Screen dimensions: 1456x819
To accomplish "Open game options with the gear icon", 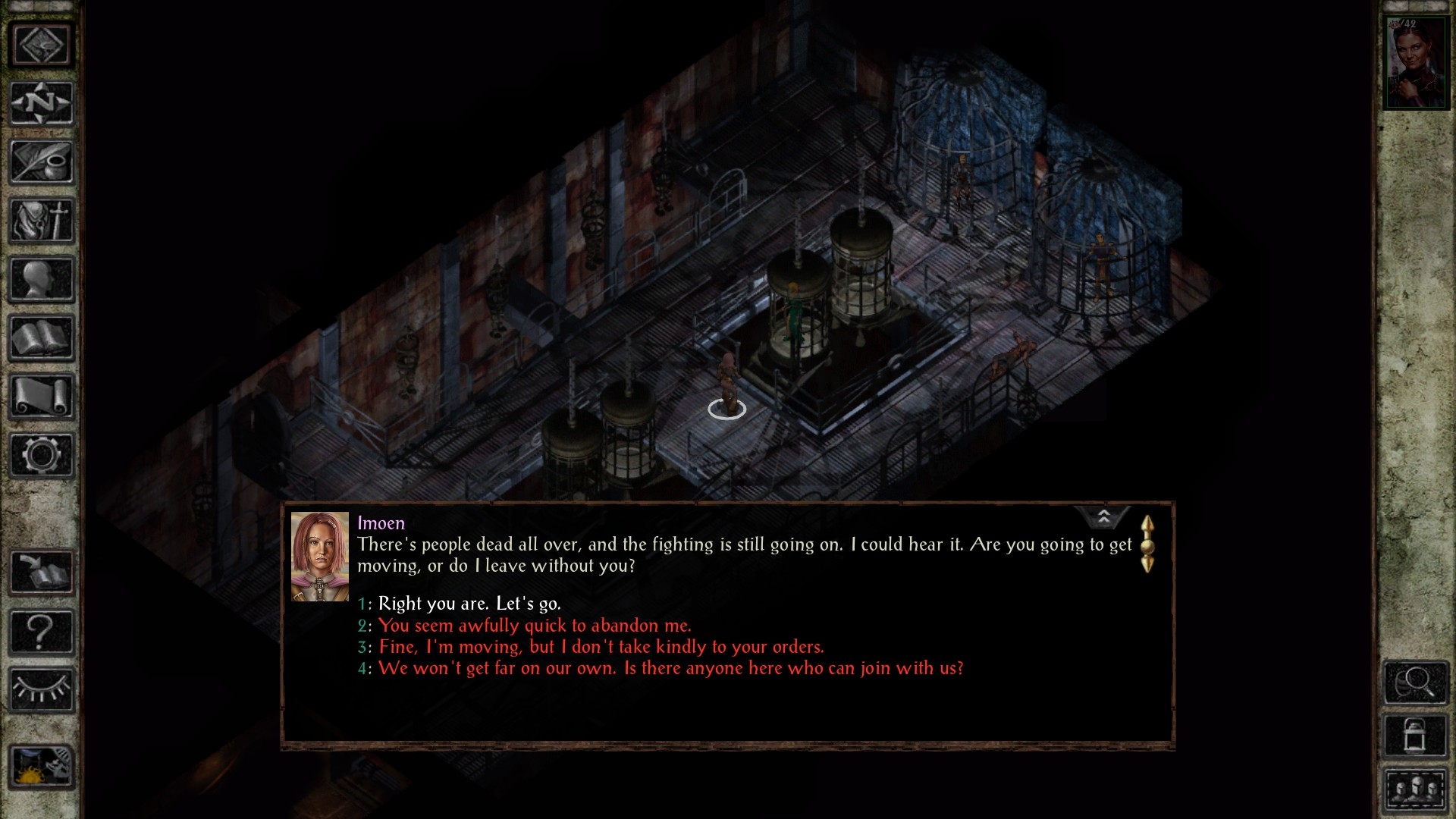I will tap(42, 455).
